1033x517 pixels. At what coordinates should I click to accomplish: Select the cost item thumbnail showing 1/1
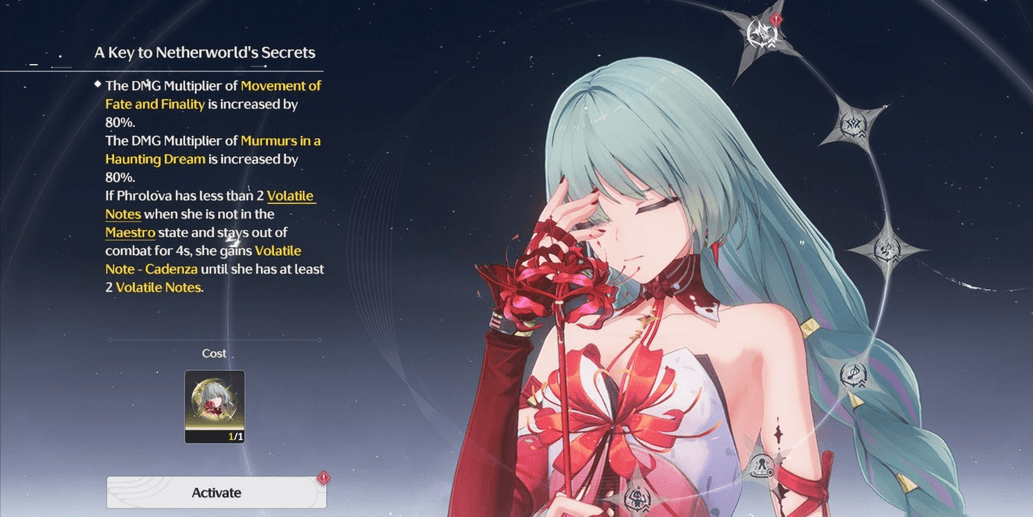tap(214, 406)
